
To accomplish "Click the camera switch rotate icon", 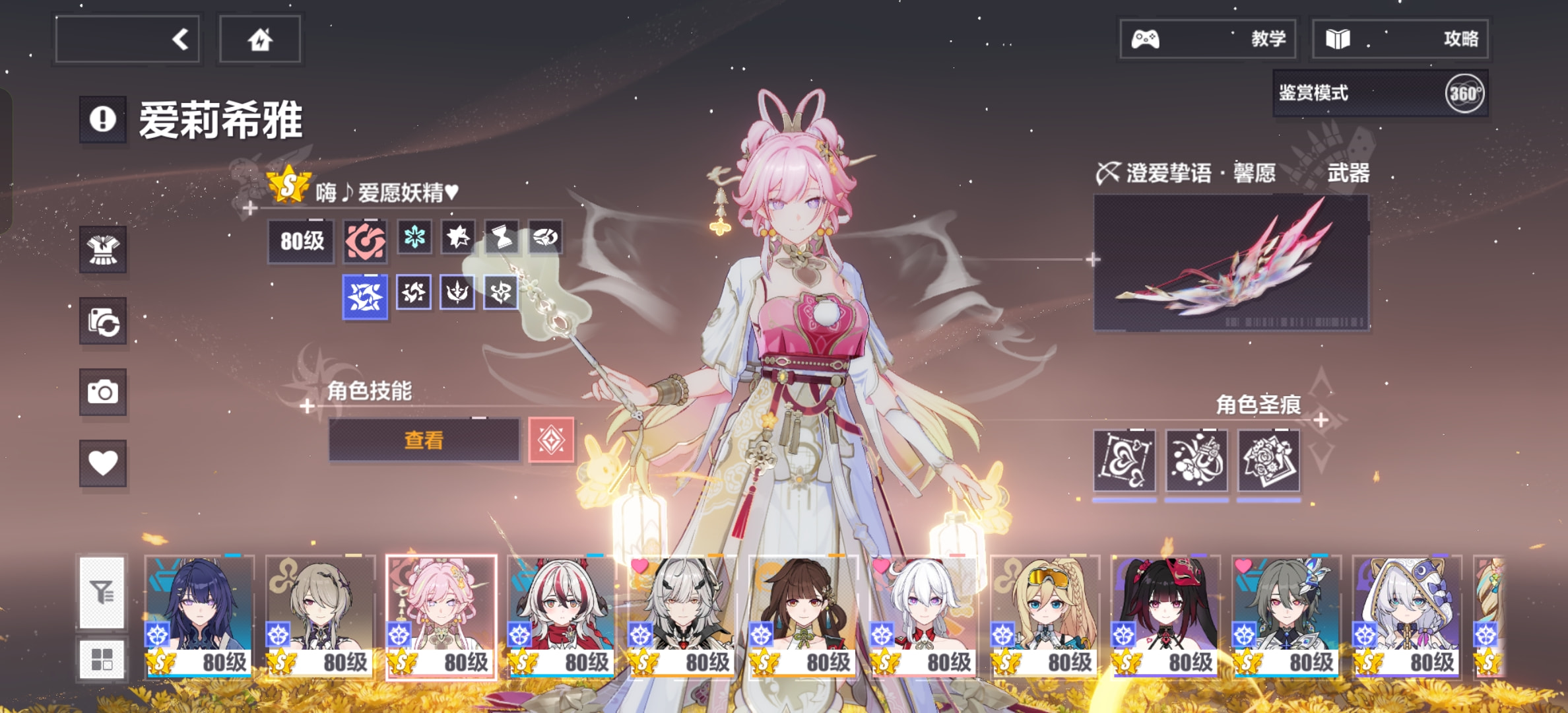I will [103, 322].
